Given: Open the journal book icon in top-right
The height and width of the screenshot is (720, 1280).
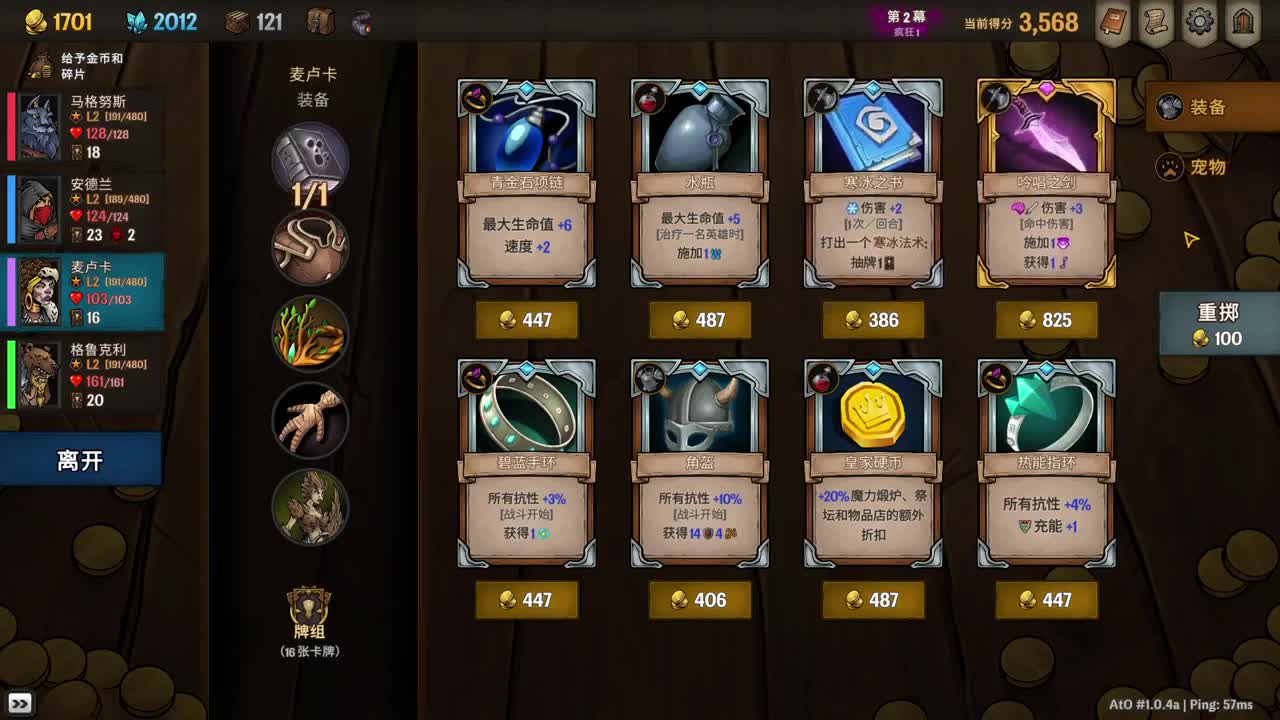Looking at the screenshot, I should click(1115, 21).
